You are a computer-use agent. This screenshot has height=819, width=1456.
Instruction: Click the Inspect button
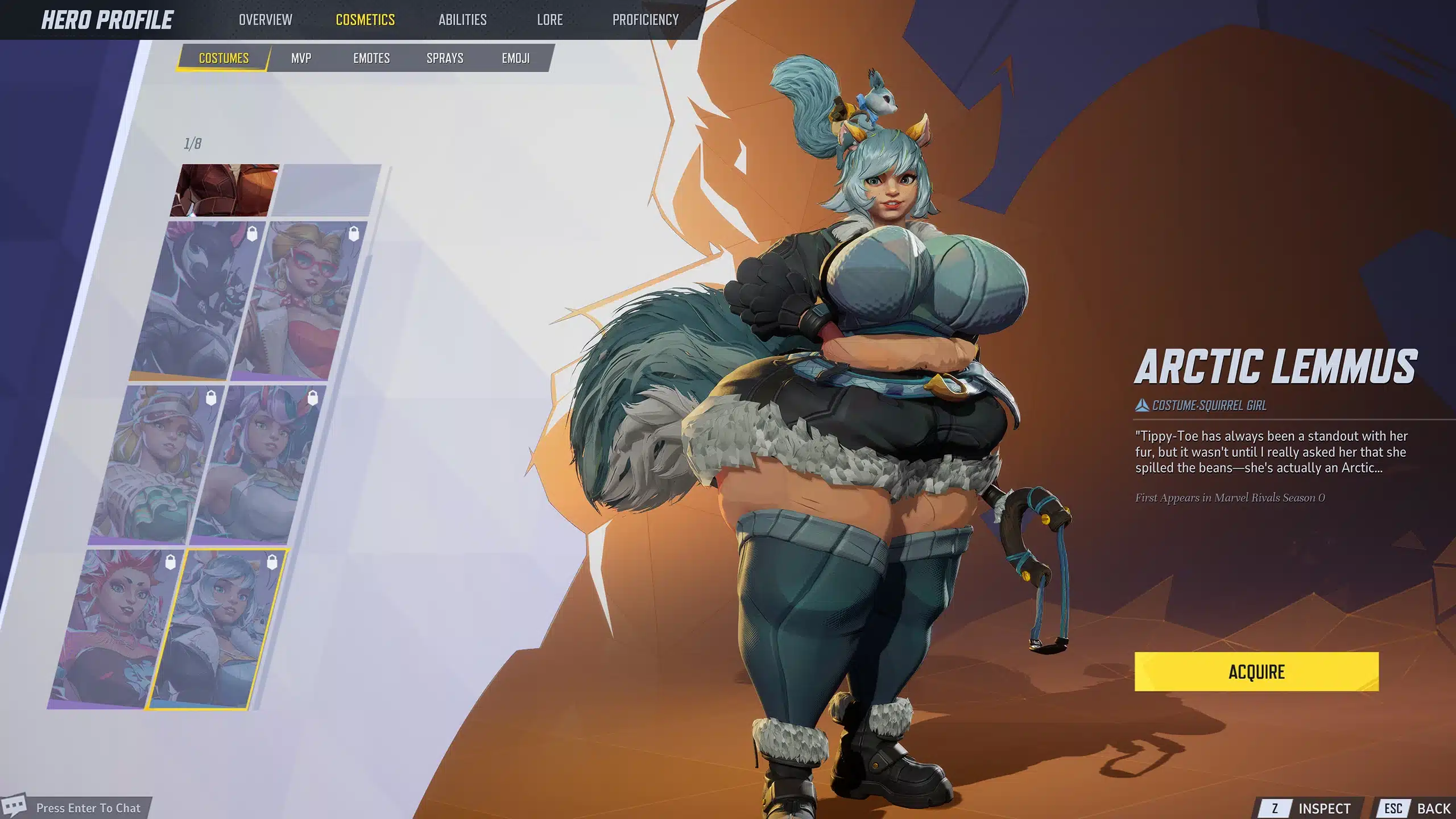(1313, 808)
